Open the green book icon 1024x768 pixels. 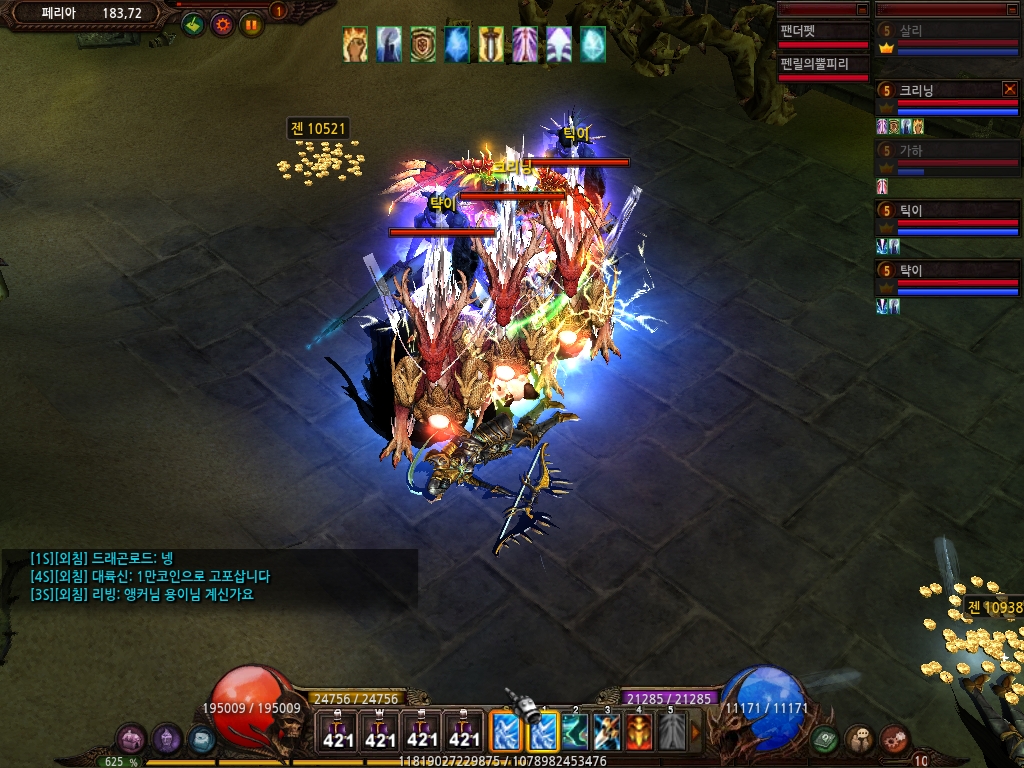pos(825,740)
